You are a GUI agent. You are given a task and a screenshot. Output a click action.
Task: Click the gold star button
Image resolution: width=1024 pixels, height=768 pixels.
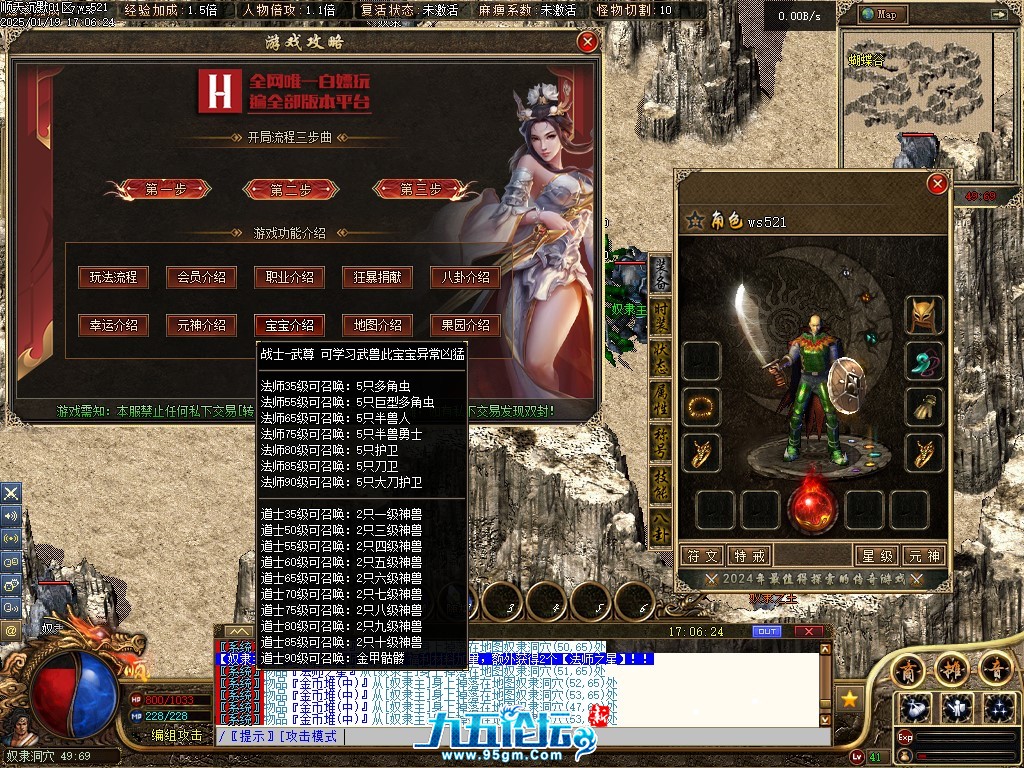(850, 697)
